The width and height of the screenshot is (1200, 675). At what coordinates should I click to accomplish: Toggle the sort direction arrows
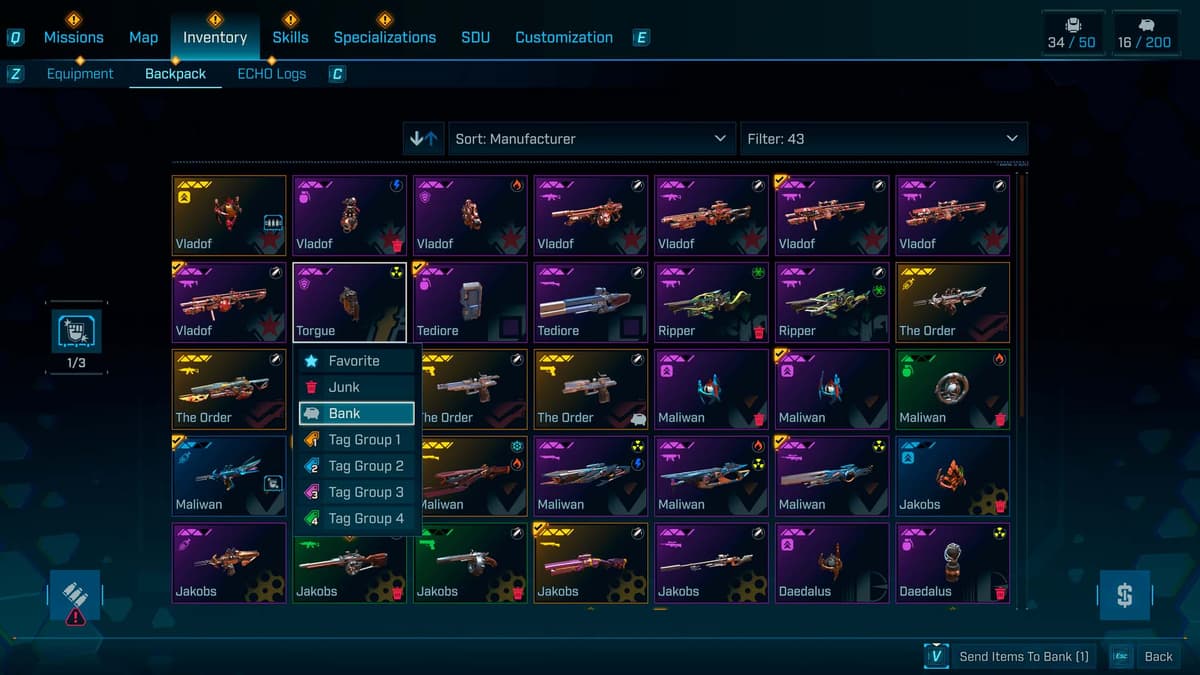(x=424, y=139)
